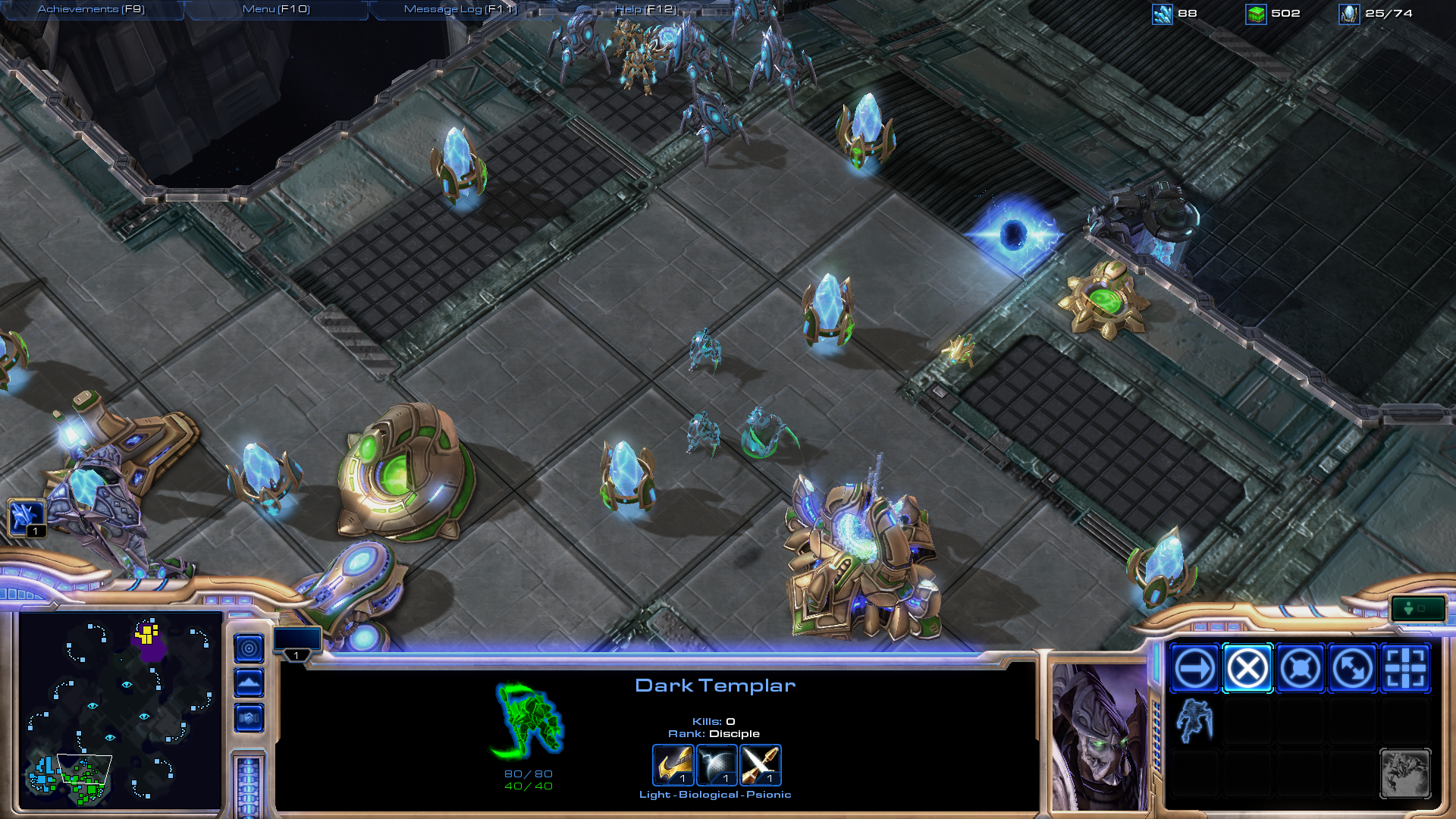This screenshot has height=819, width=1456.
Task: Click the green Dark Templar wireframe
Action: click(529, 720)
